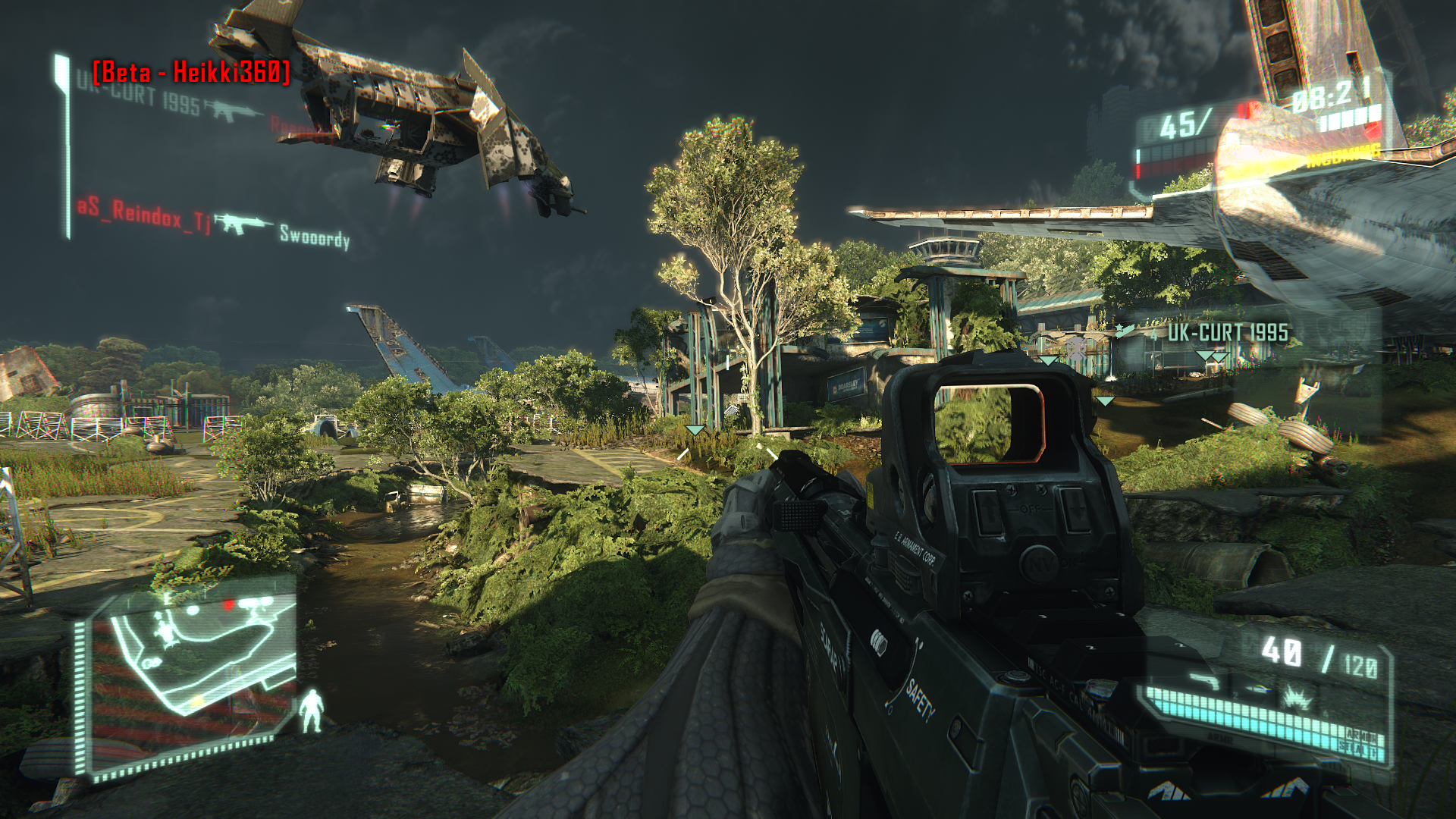The height and width of the screenshot is (819, 1456).
Task: Select the red Beta - Heikki360 name
Action: tap(191, 72)
